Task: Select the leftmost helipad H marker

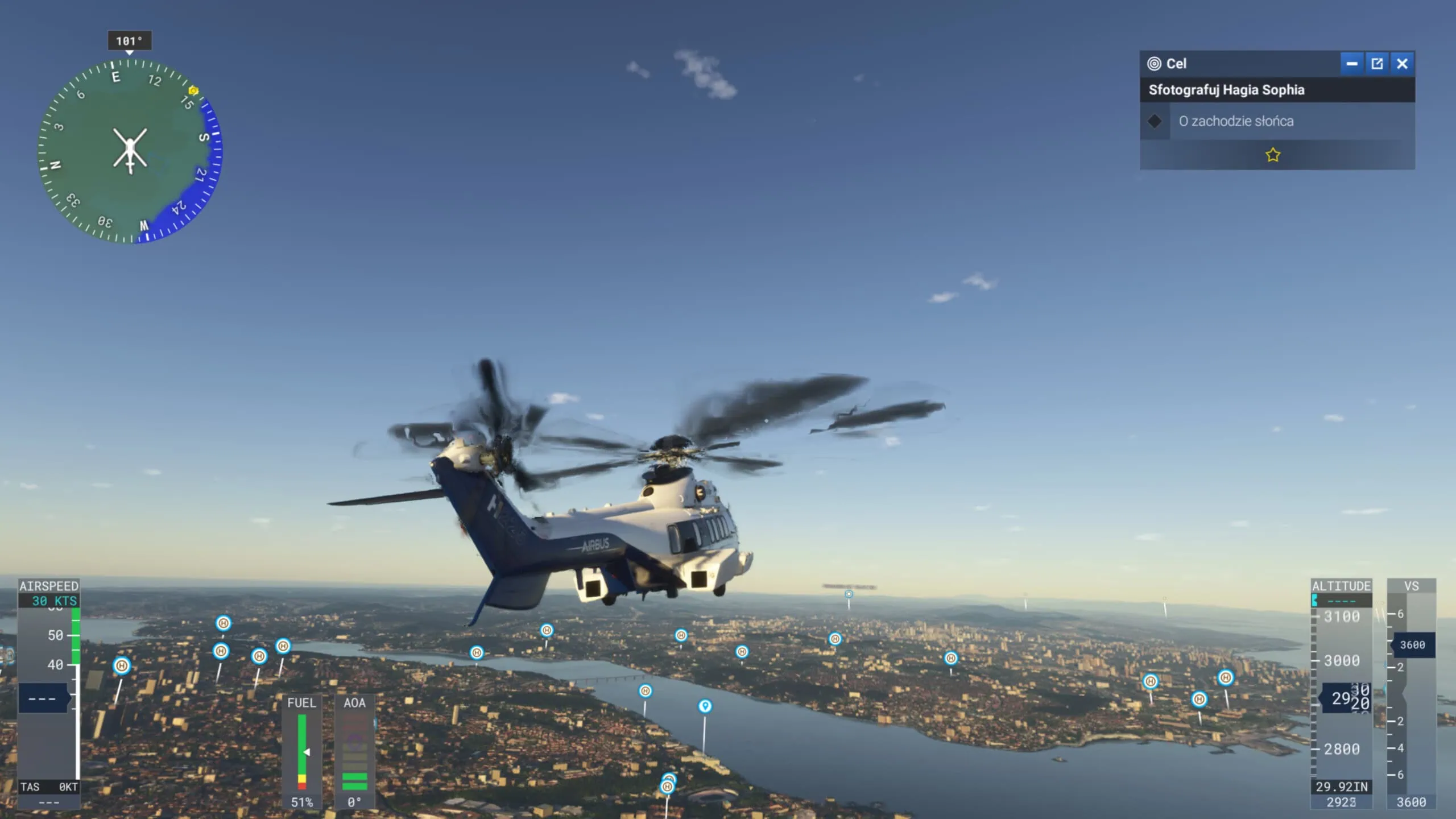Action: click(x=122, y=667)
